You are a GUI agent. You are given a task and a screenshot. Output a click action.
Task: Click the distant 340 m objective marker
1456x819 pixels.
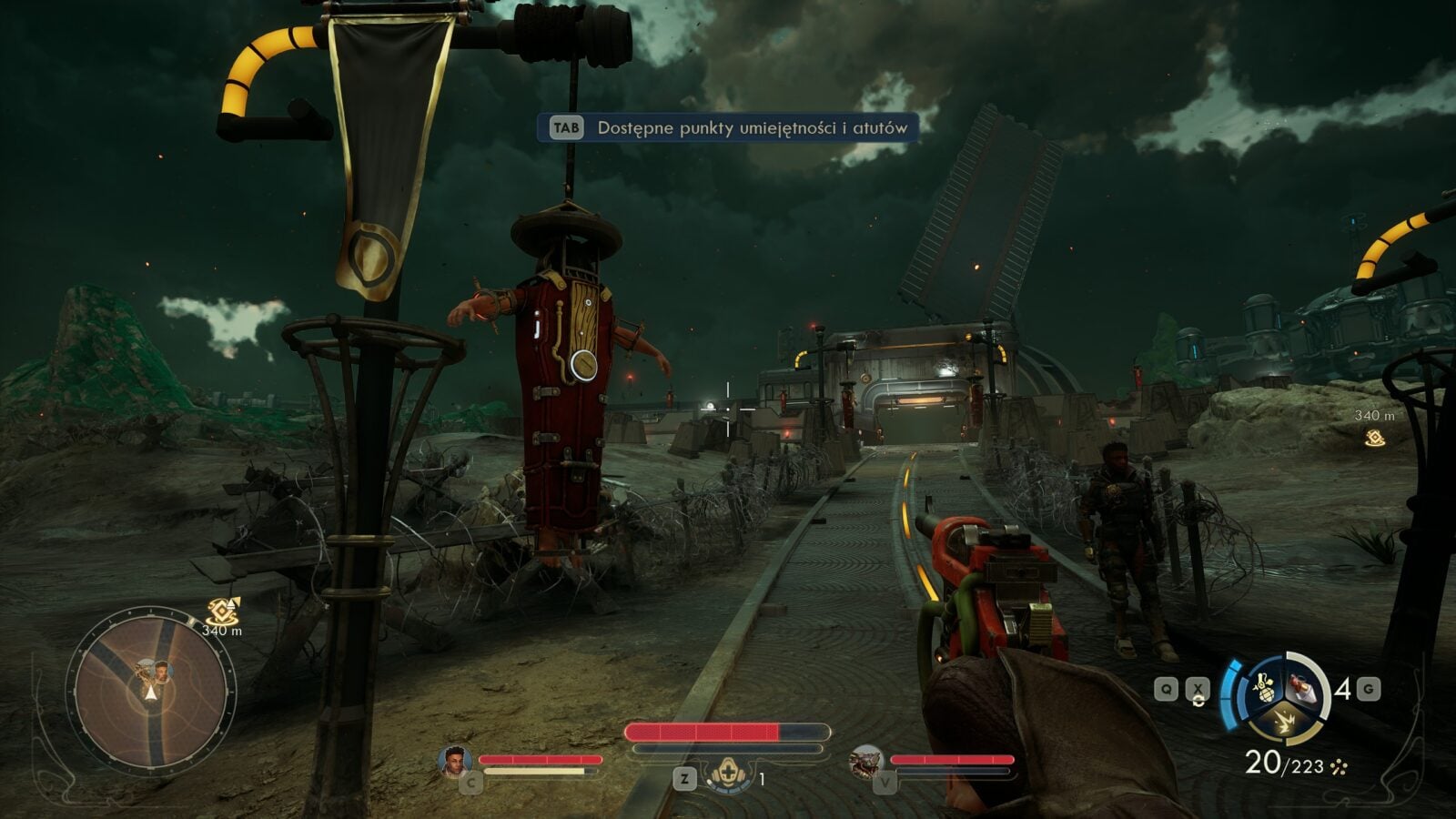click(x=1374, y=438)
